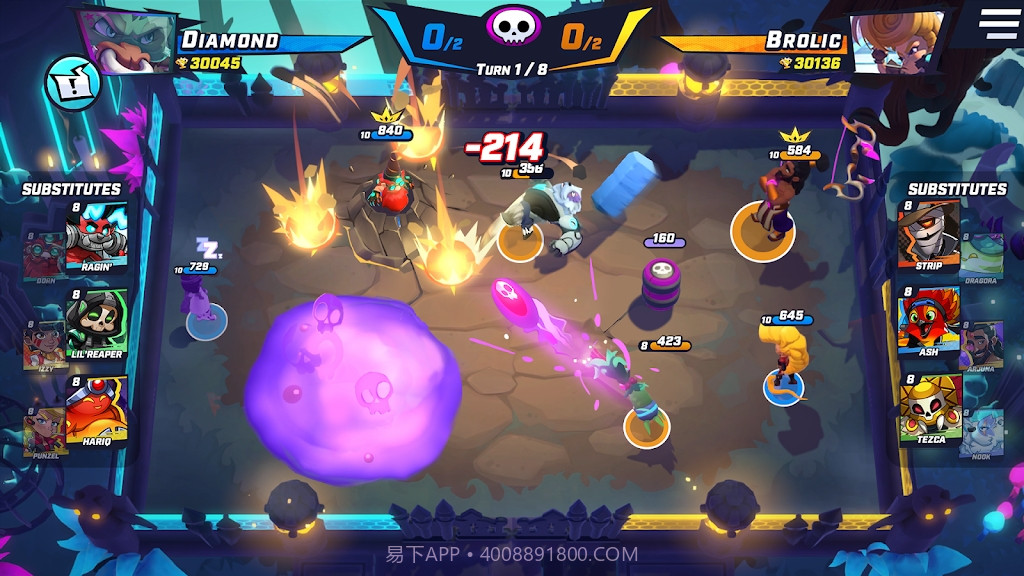View opponent's Nook substitute portrait
Screen dimensions: 1024x576
point(982,432)
